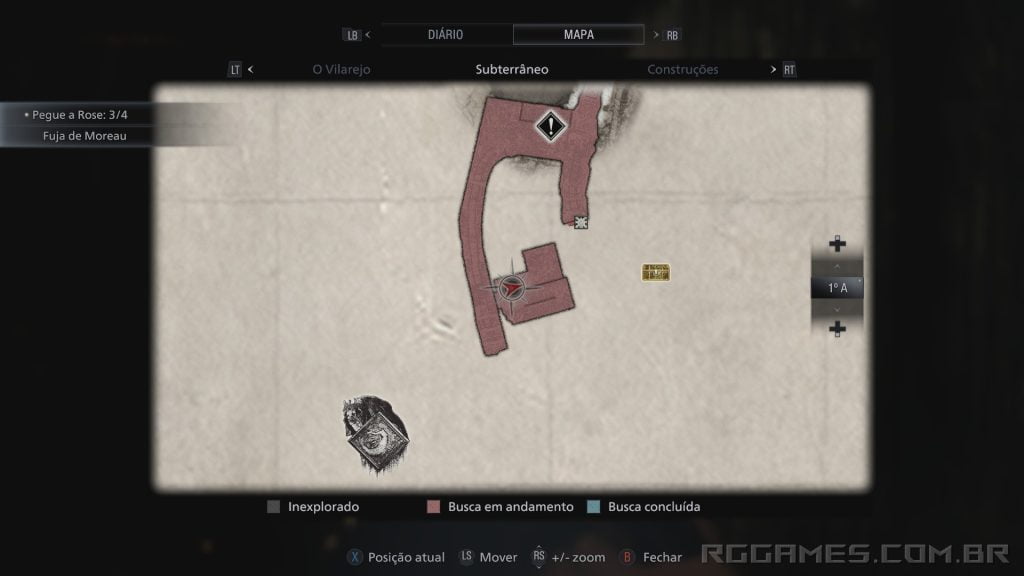This screenshot has height=576, width=1024.
Task: Click the Busca em andamento legend entry
Action: tap(500, 507)
